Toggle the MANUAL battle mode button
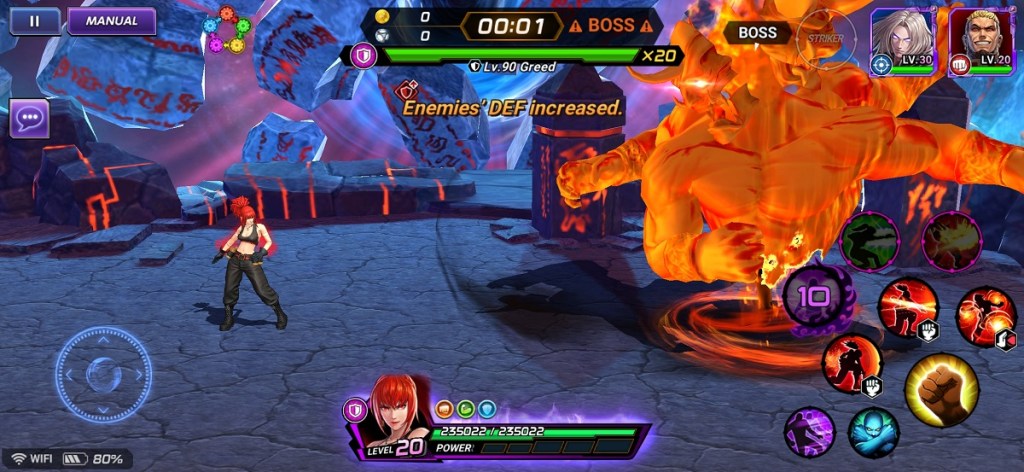This screenshot has width=1024, height=472. coord(111,20)
